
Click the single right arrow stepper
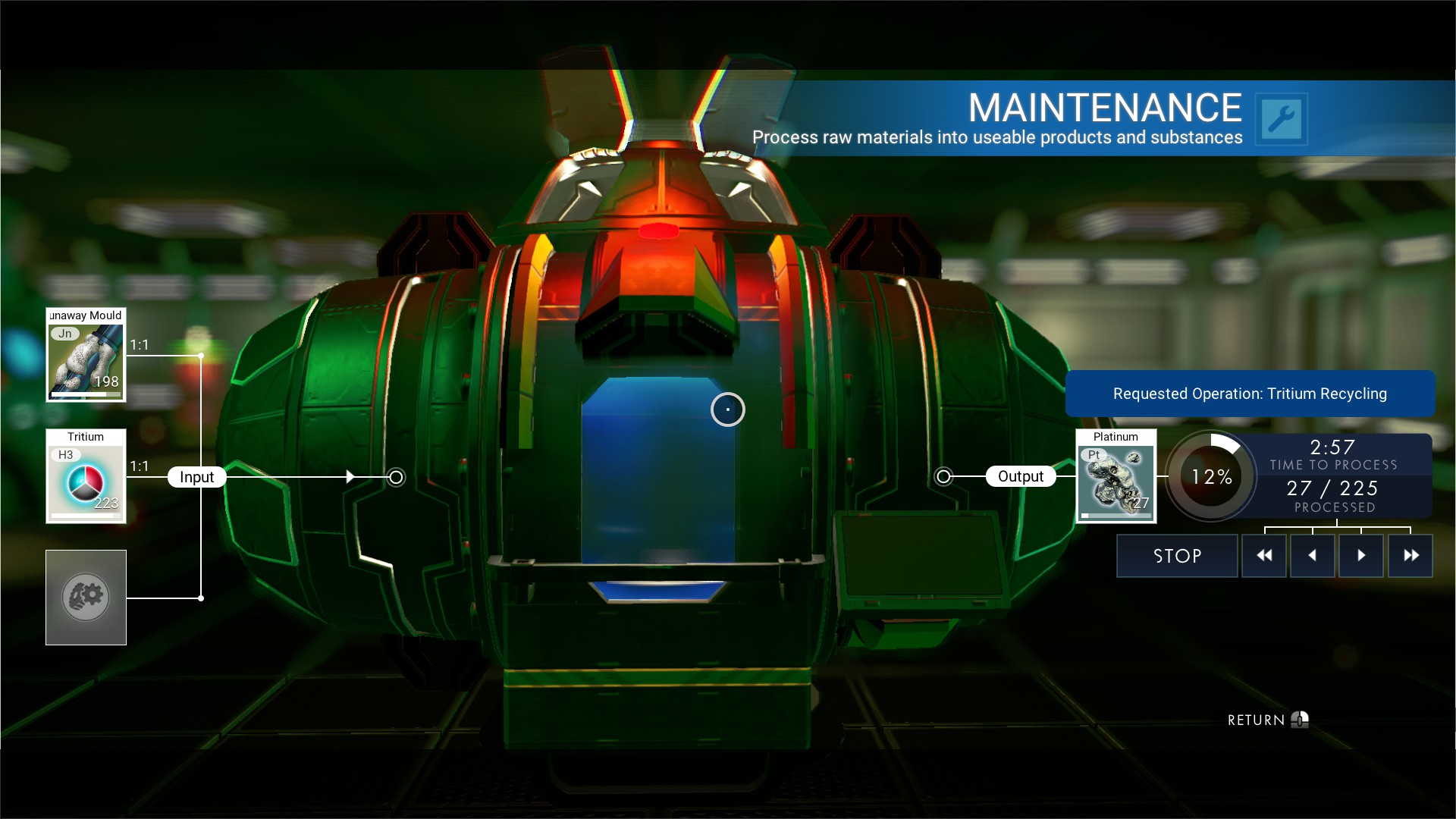[1361, 555]
